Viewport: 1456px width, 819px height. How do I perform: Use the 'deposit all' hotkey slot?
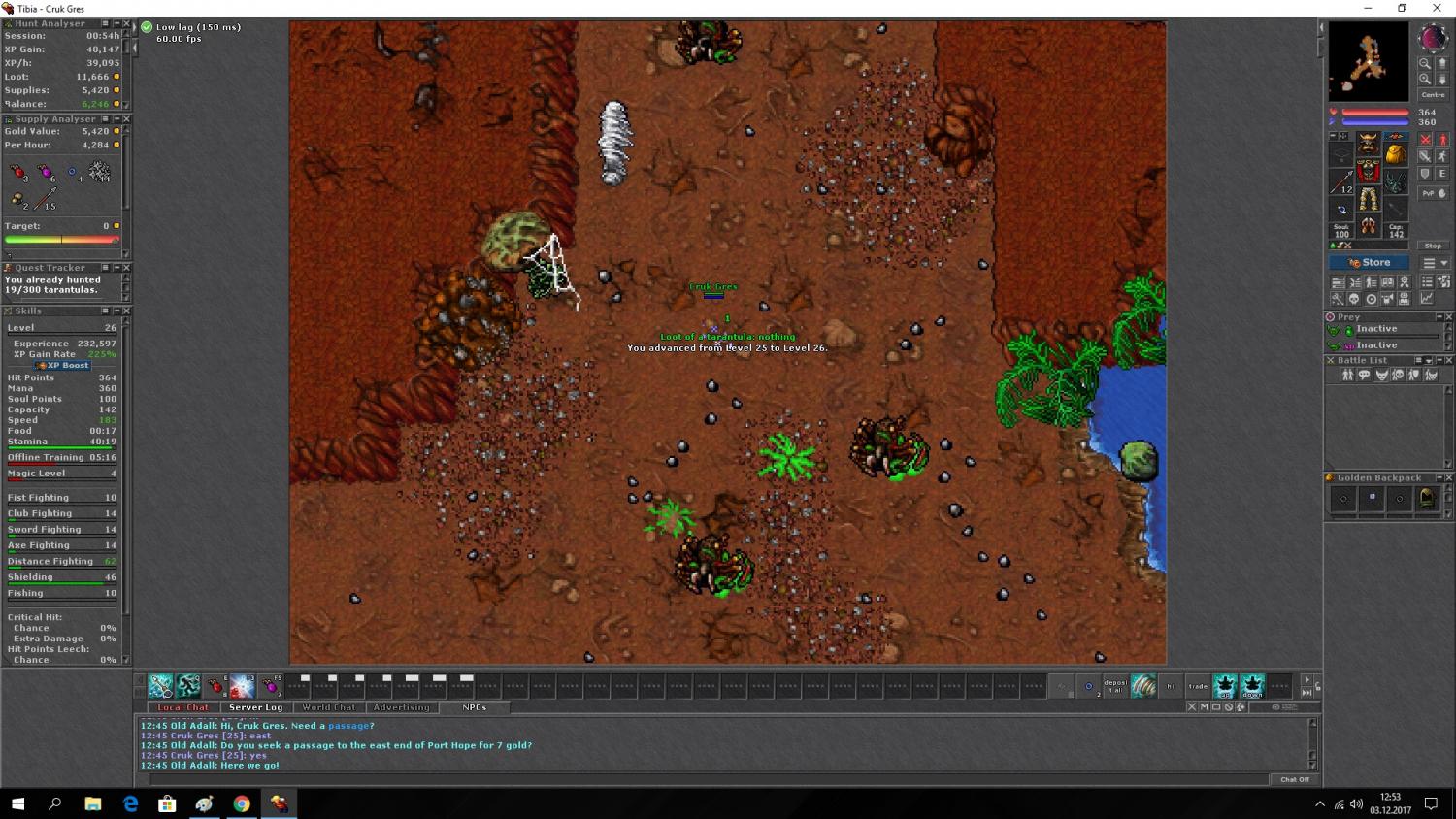coord(1115,686)
